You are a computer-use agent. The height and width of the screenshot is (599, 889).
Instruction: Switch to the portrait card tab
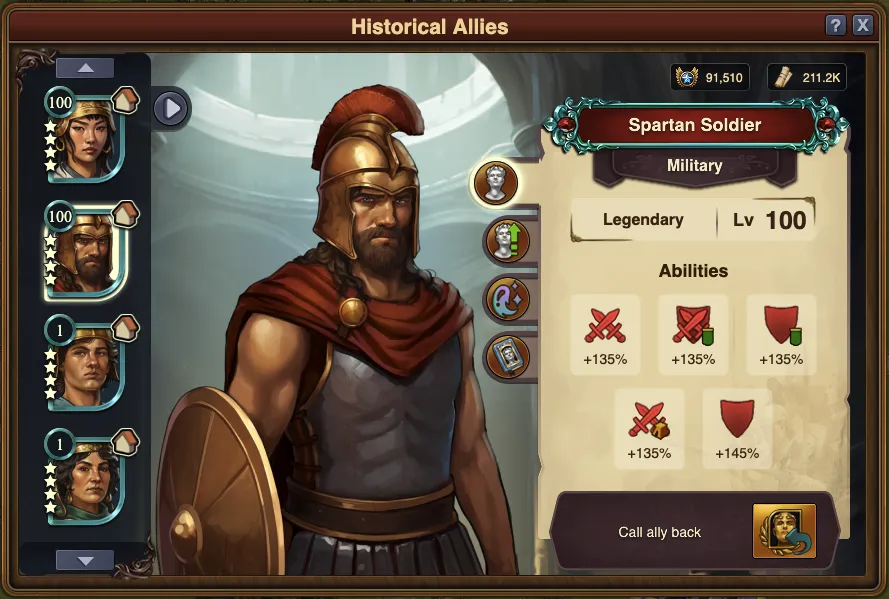505,356
